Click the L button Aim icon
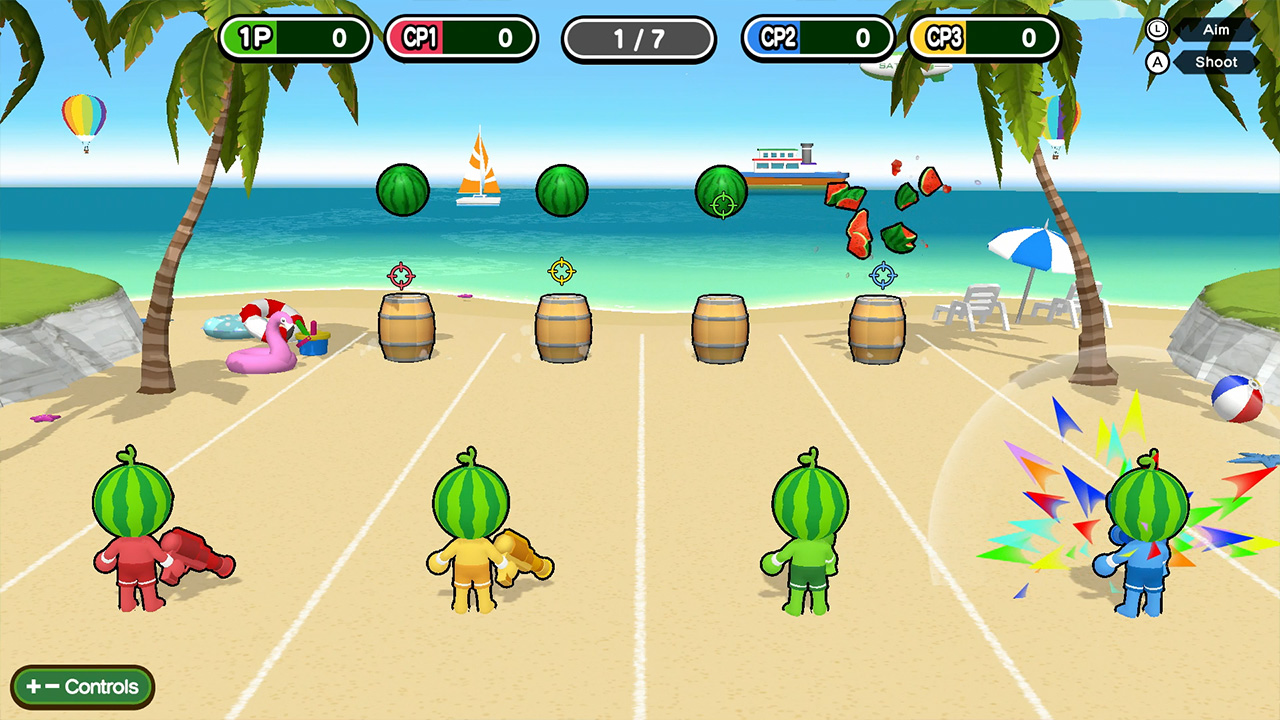1280x720 pixels. click(x=1157, y=30)
